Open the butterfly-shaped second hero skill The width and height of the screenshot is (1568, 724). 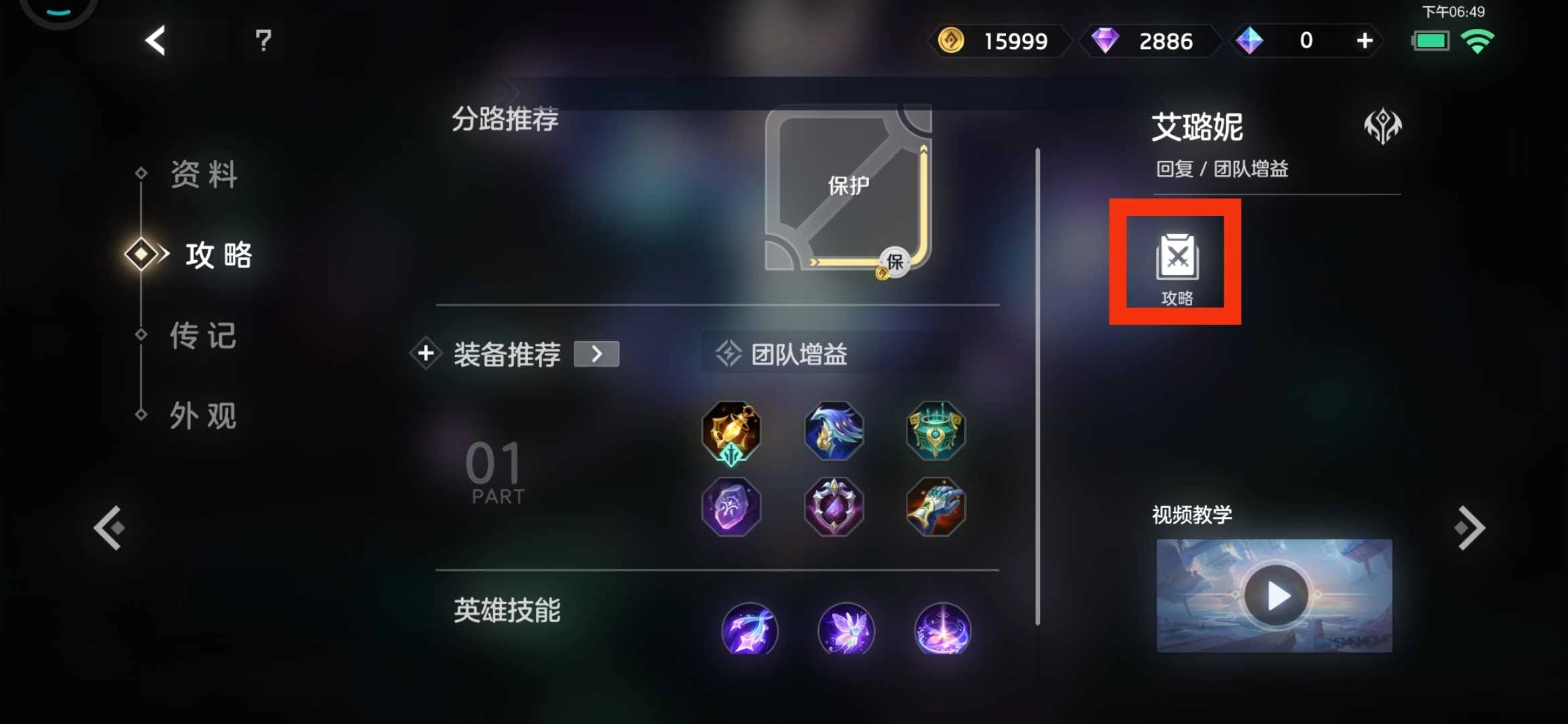tap(846, 630)
